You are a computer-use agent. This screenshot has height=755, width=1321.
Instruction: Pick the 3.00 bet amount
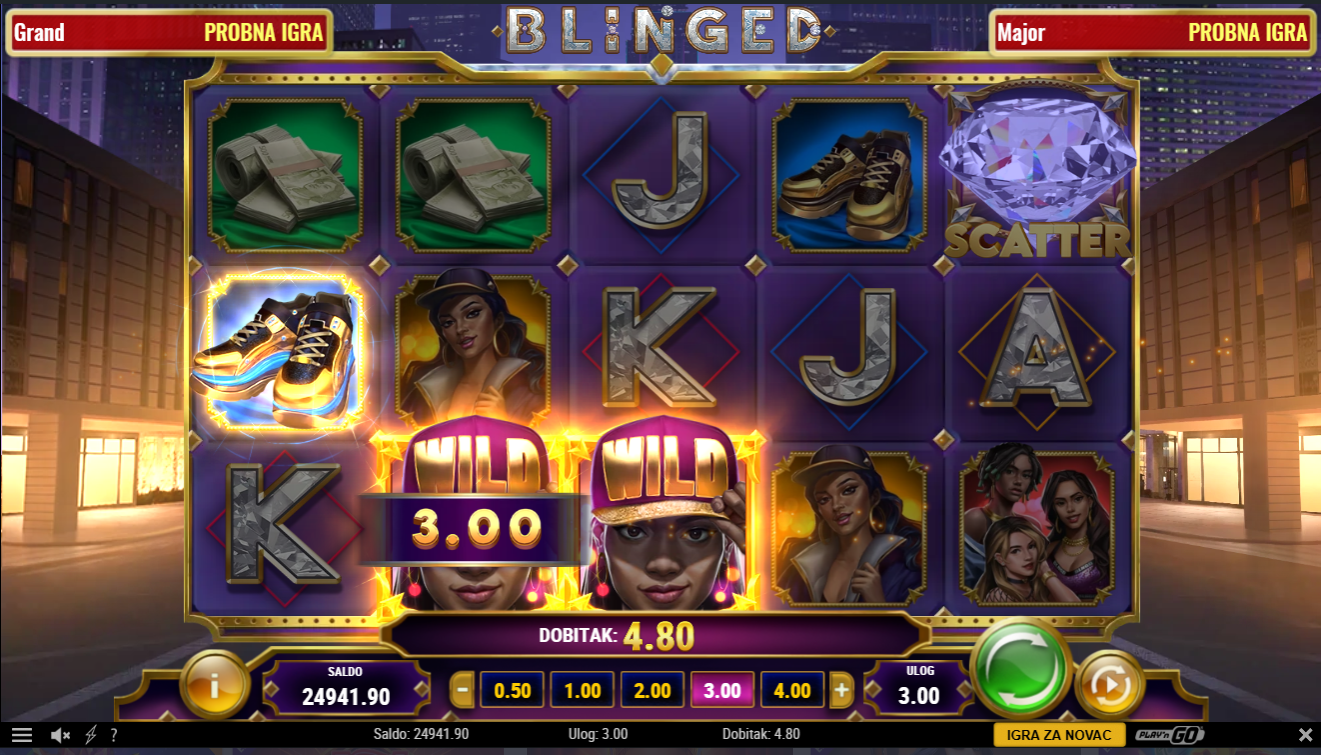pos(722,690)
